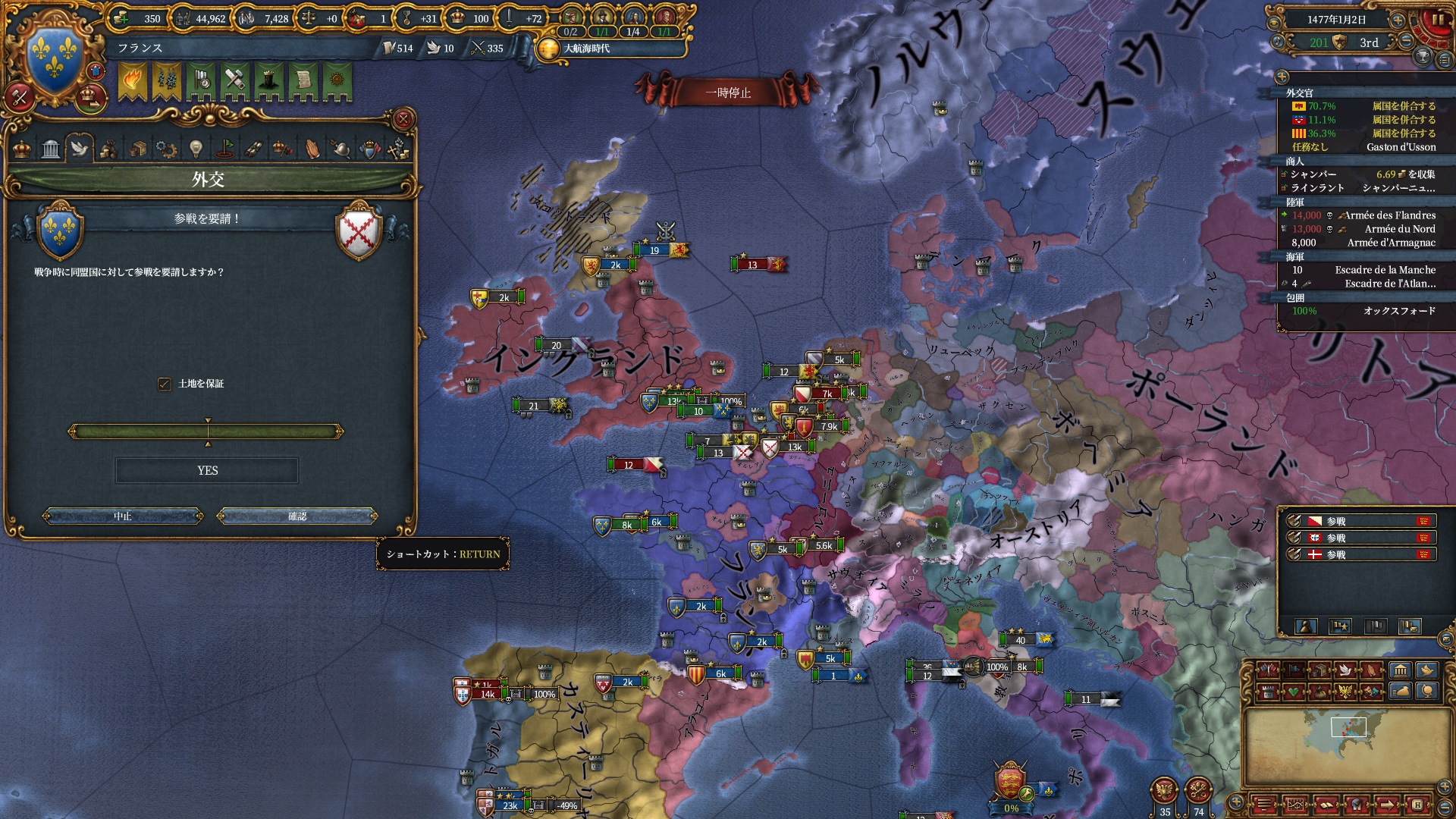This screenshot has height=819, width=1456.
Task: Open the lightbulb technology tab
Action: [x=196, y=149]
